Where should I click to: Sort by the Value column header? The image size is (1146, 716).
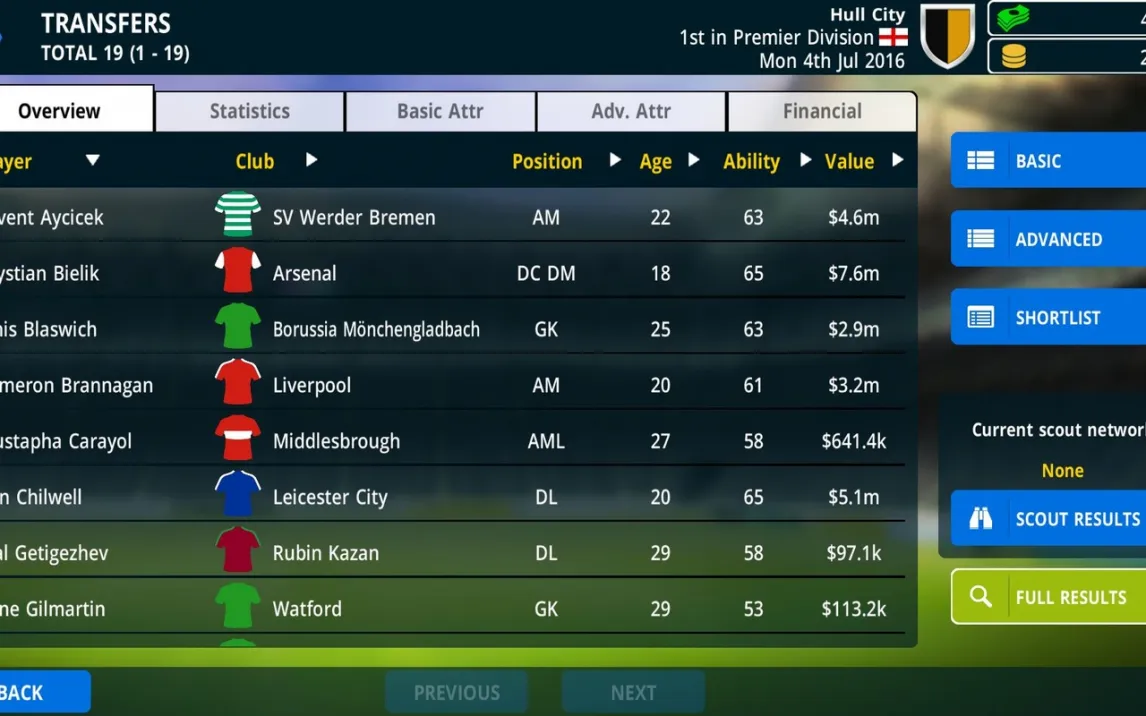pos(849,161)
